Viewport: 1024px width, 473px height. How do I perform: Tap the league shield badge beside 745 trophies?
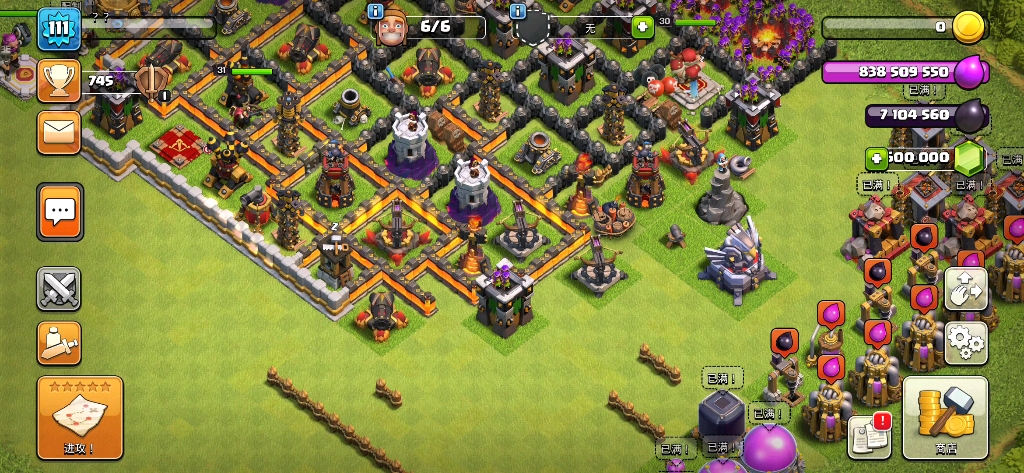click(152, 82)
